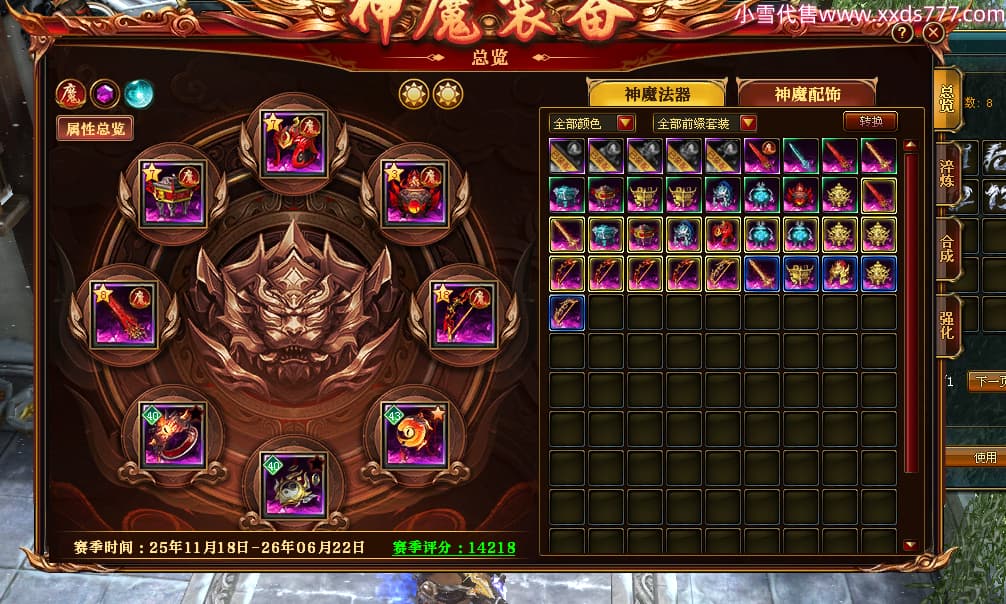This screenshot has width=1006, height=604.
Task: Select the 淬炼 side tab
Action: (x=946, y=177)
